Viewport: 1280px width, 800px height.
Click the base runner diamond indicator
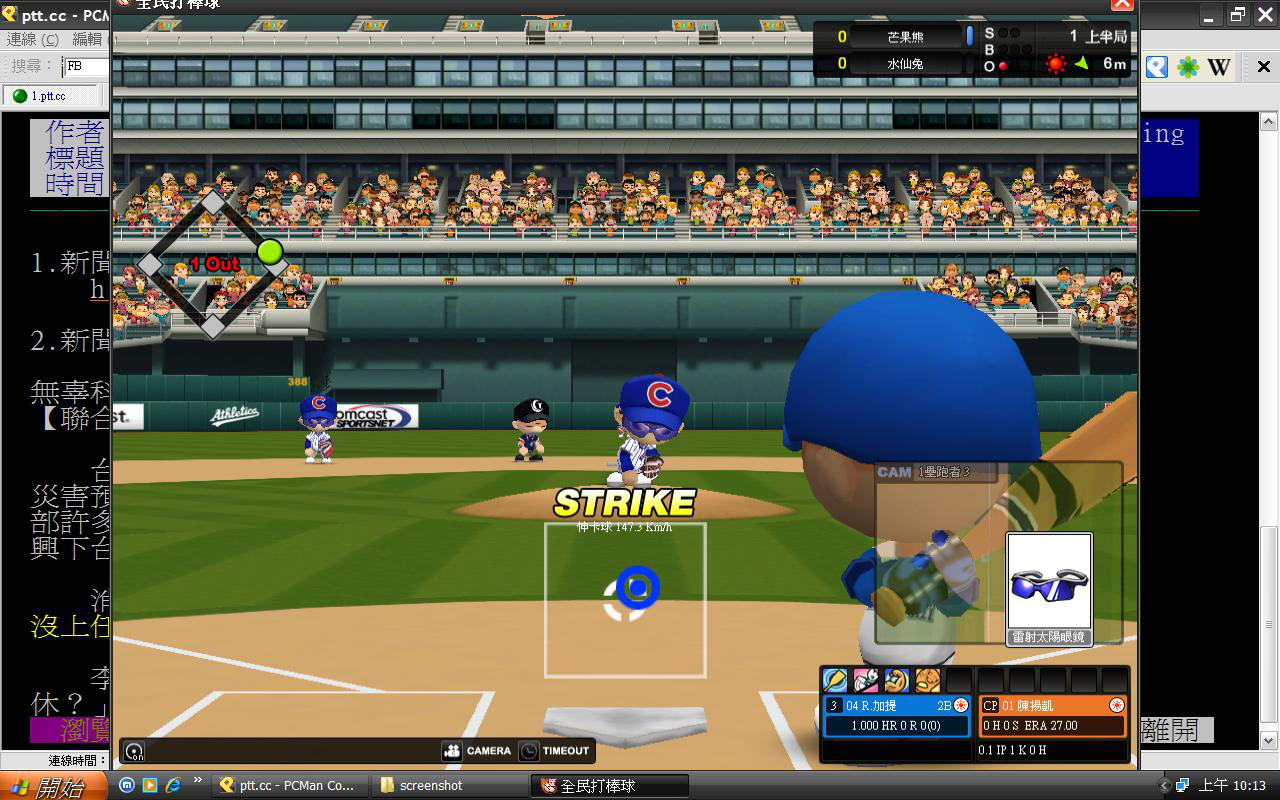pyautogui.click(x=213, y=265)
